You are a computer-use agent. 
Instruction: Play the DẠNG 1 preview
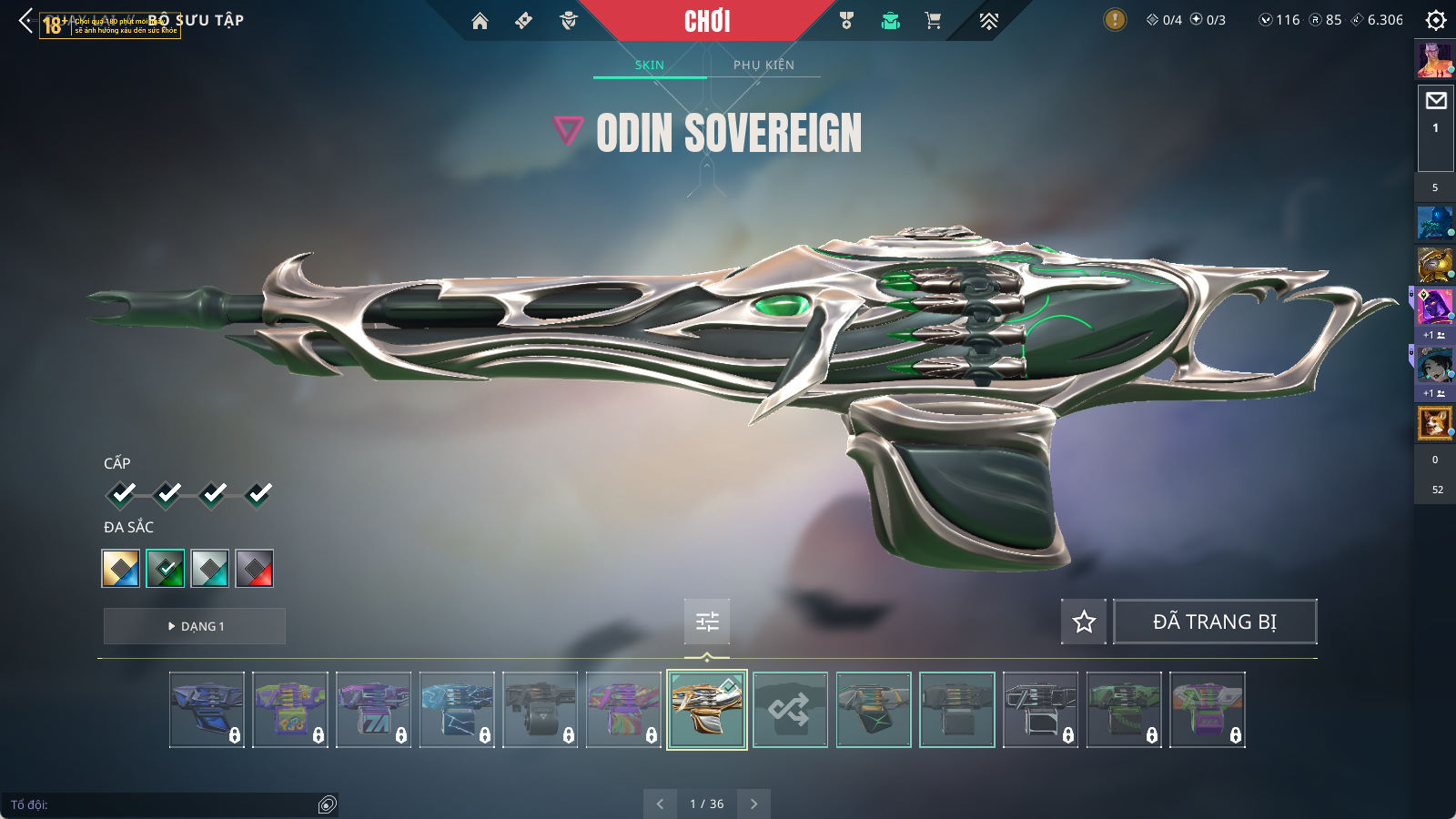pyautogui.click(x=195, y=626)
